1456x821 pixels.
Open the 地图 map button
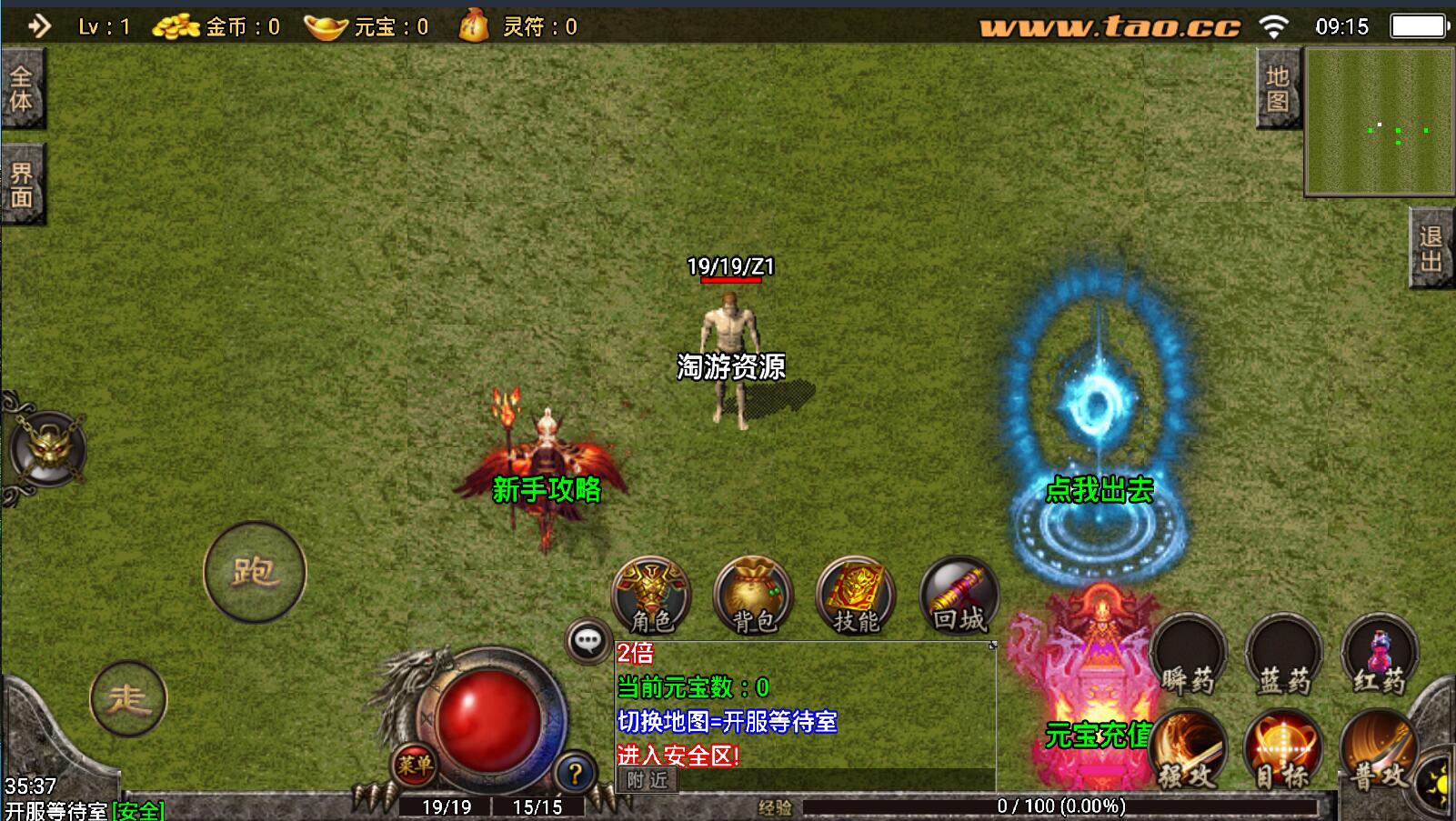point(1278,88)
